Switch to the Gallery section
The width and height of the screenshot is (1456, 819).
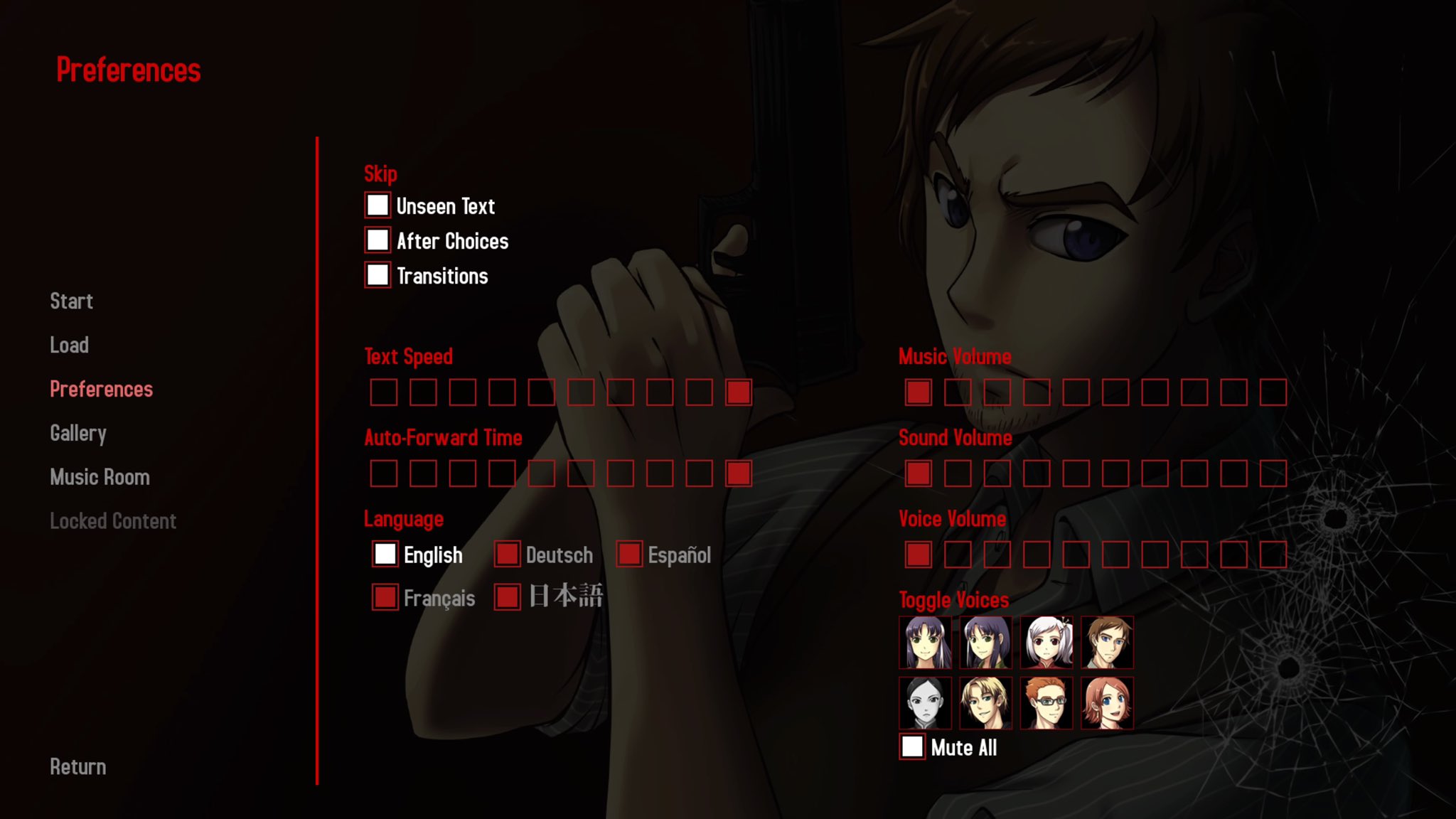click(78, 433)
